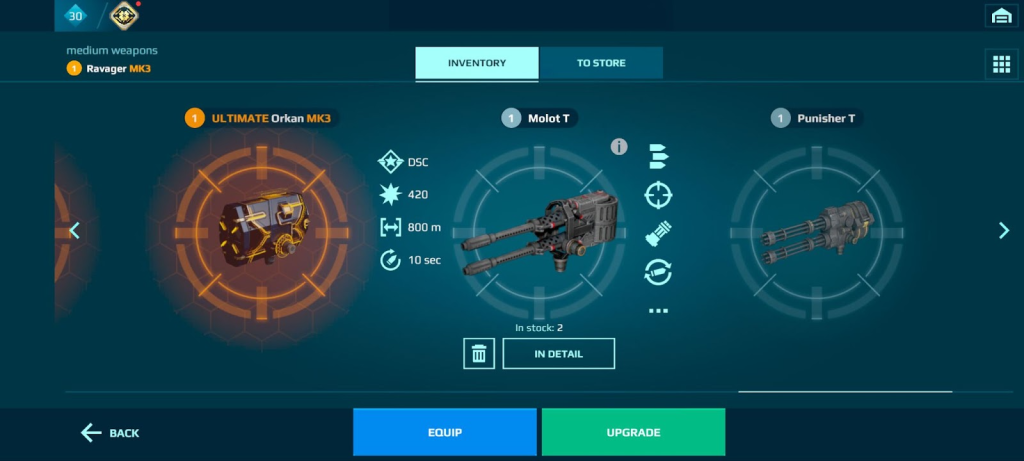The image size is (1024, 461).
Task: Return to hangar via top-right icon
Action: click(1001, 15)
